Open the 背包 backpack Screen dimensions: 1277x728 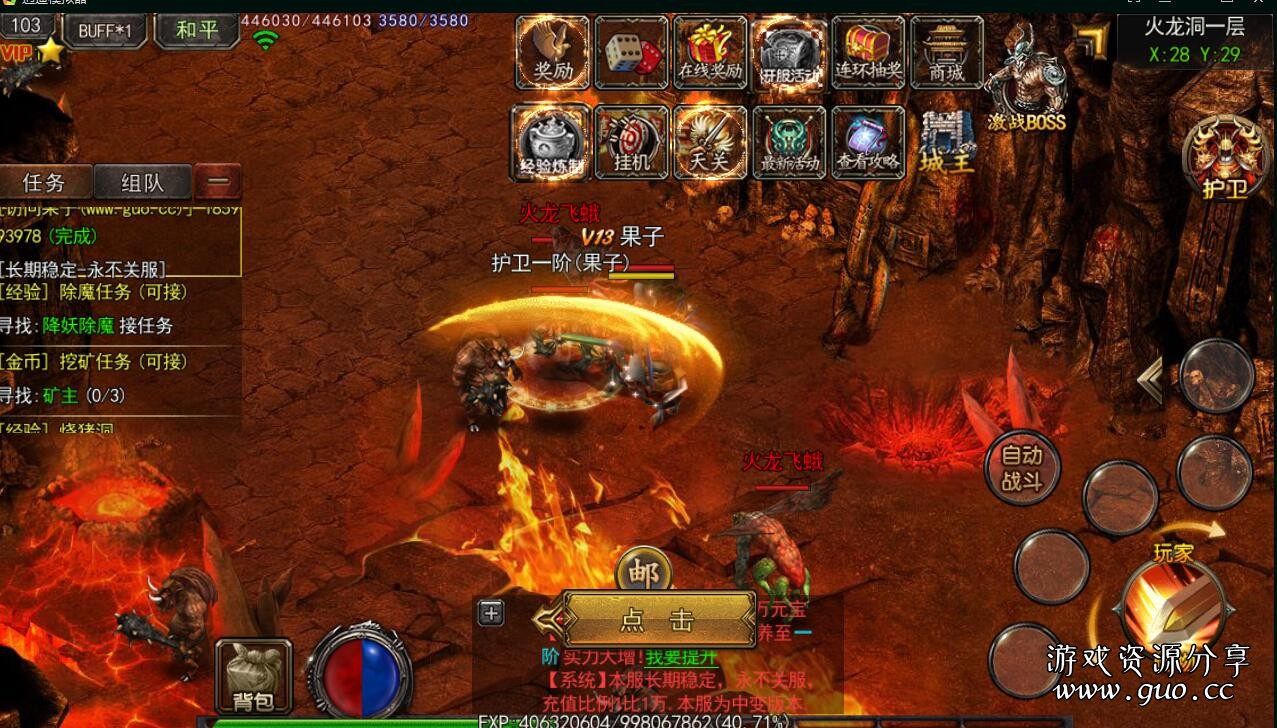click(254, 677)
